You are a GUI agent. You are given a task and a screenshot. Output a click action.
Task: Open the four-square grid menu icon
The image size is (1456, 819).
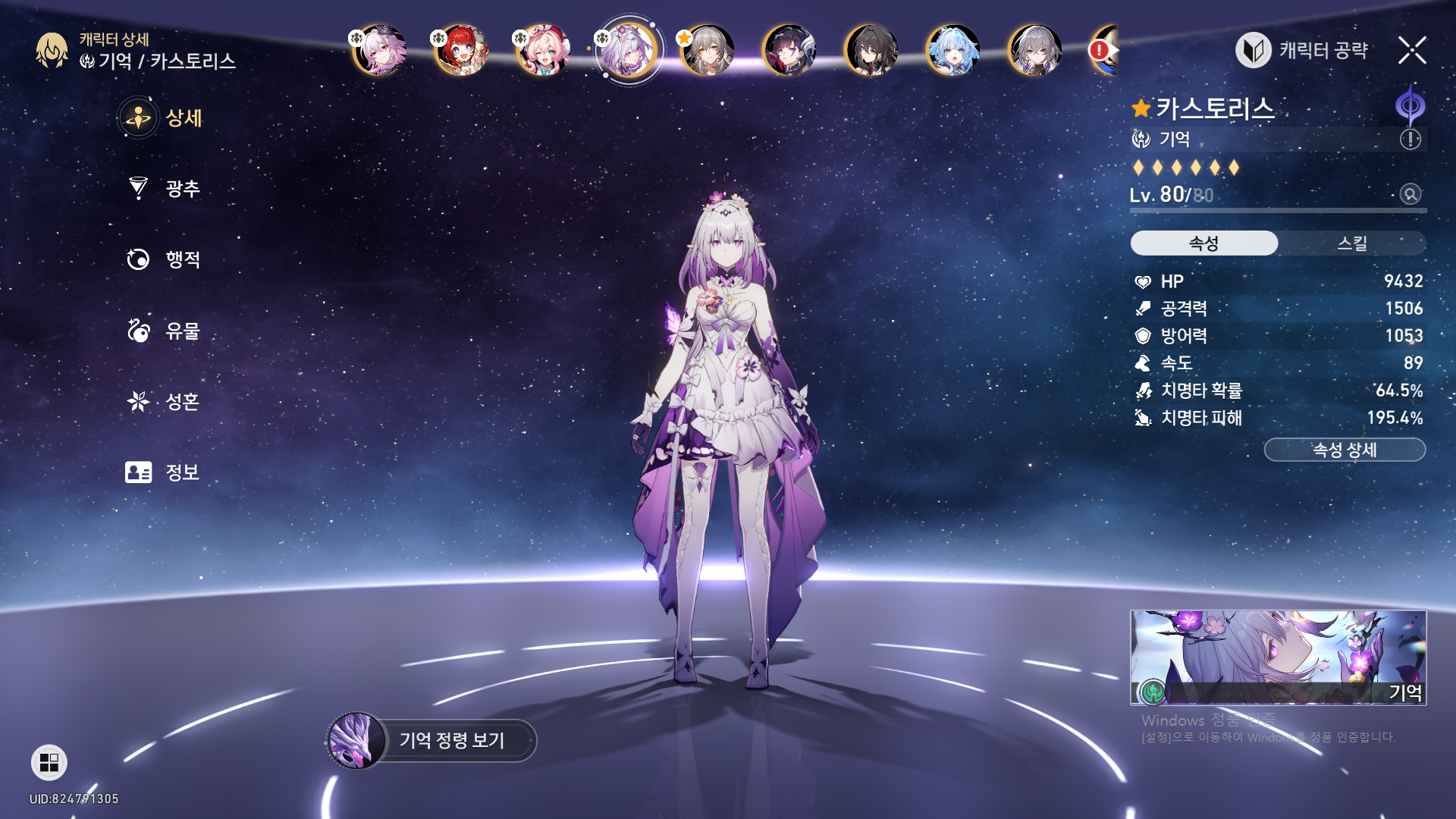pyautogui.click(x=49, y=762)
